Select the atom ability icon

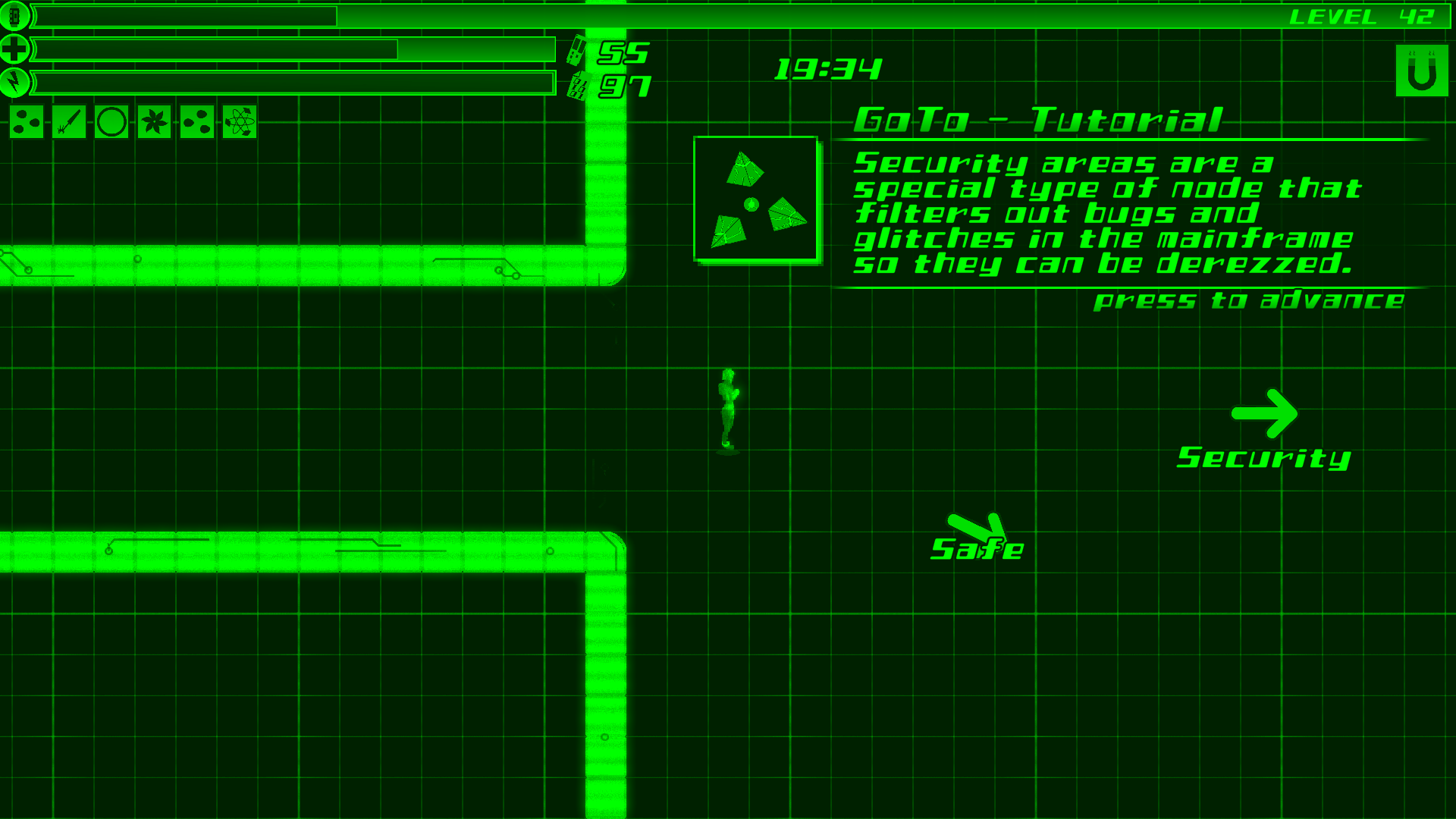coord(240,122)
